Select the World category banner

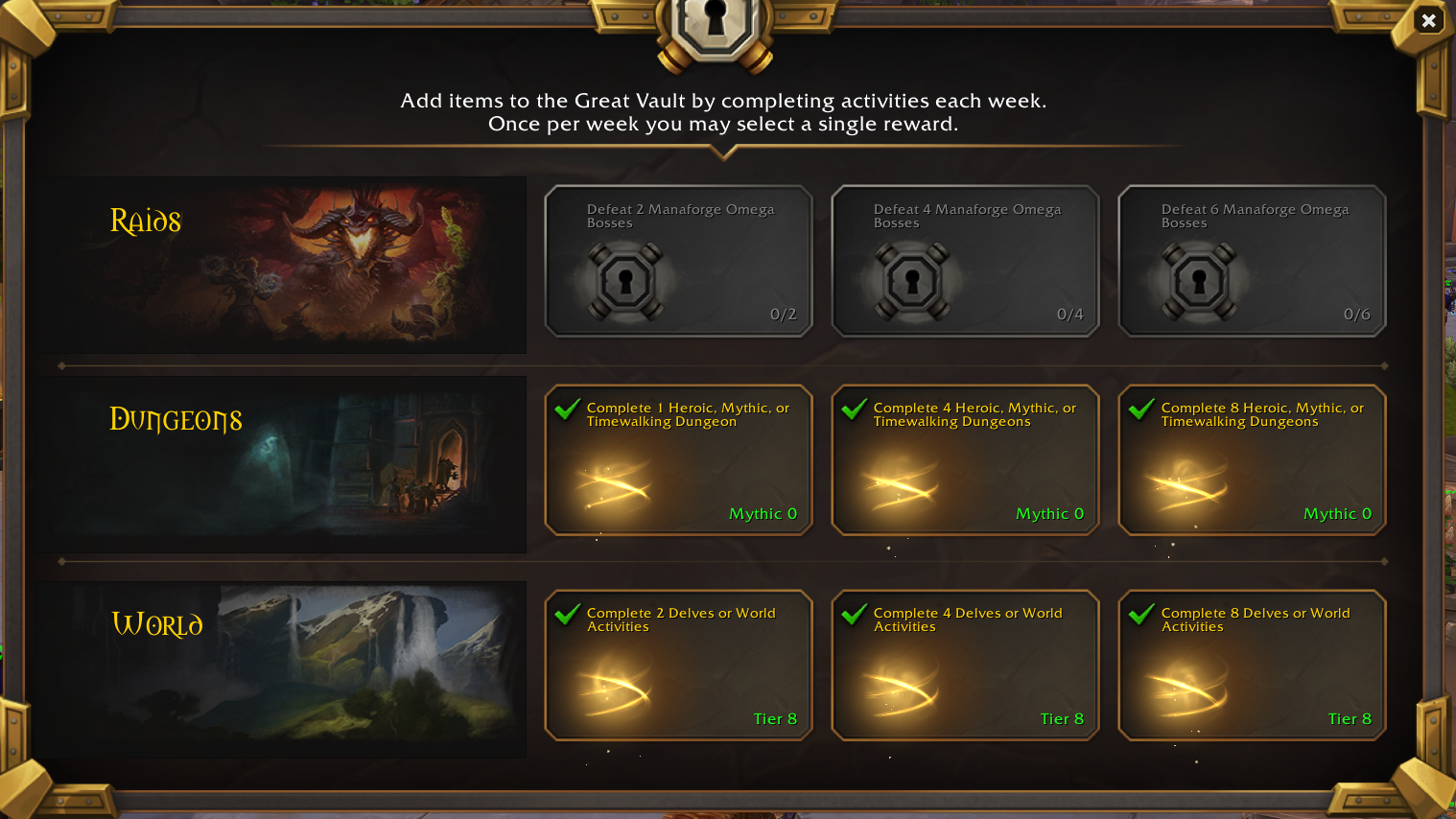[281, 668]
